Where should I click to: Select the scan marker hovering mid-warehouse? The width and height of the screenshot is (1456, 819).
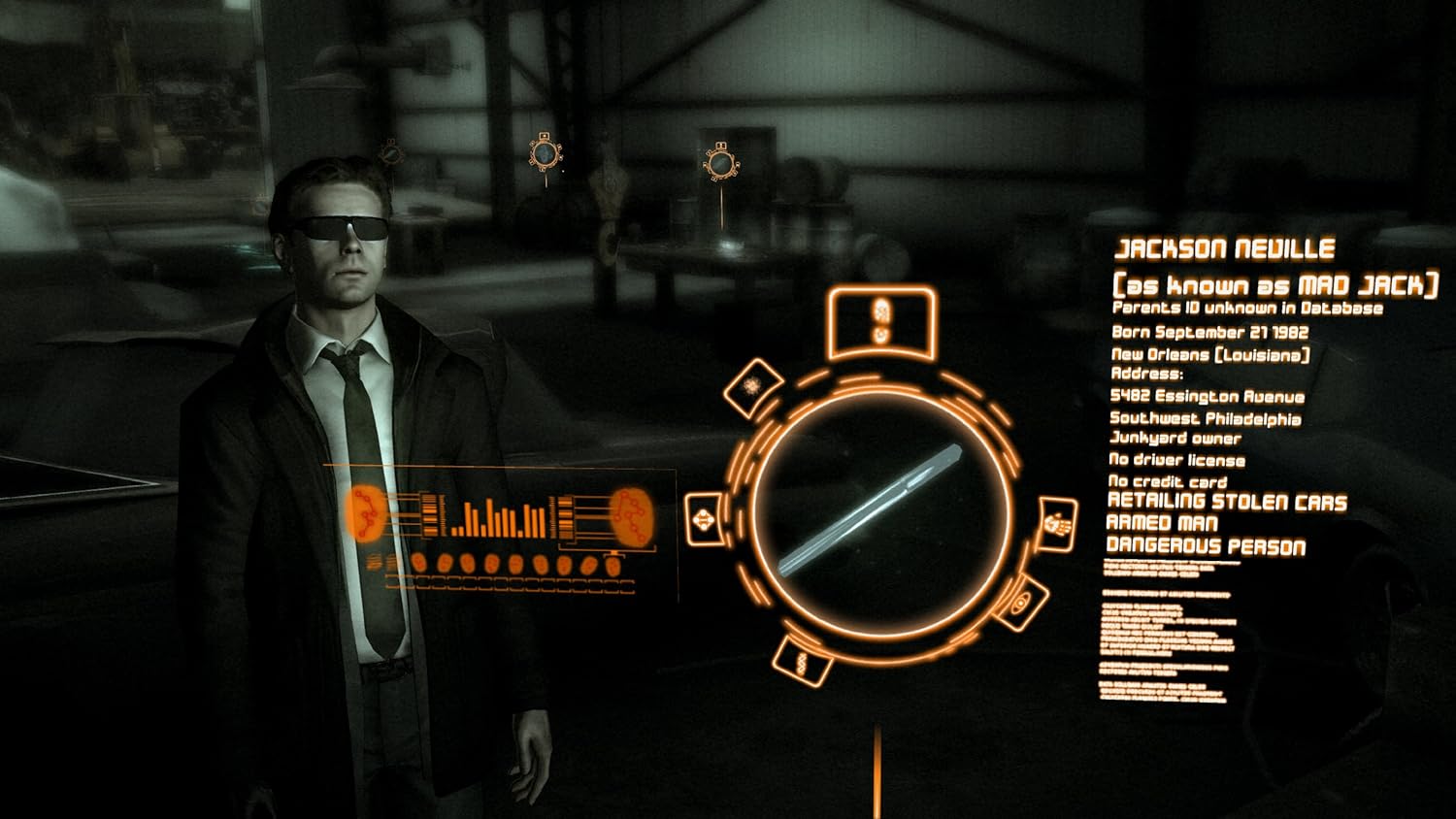tap(544, 153)
